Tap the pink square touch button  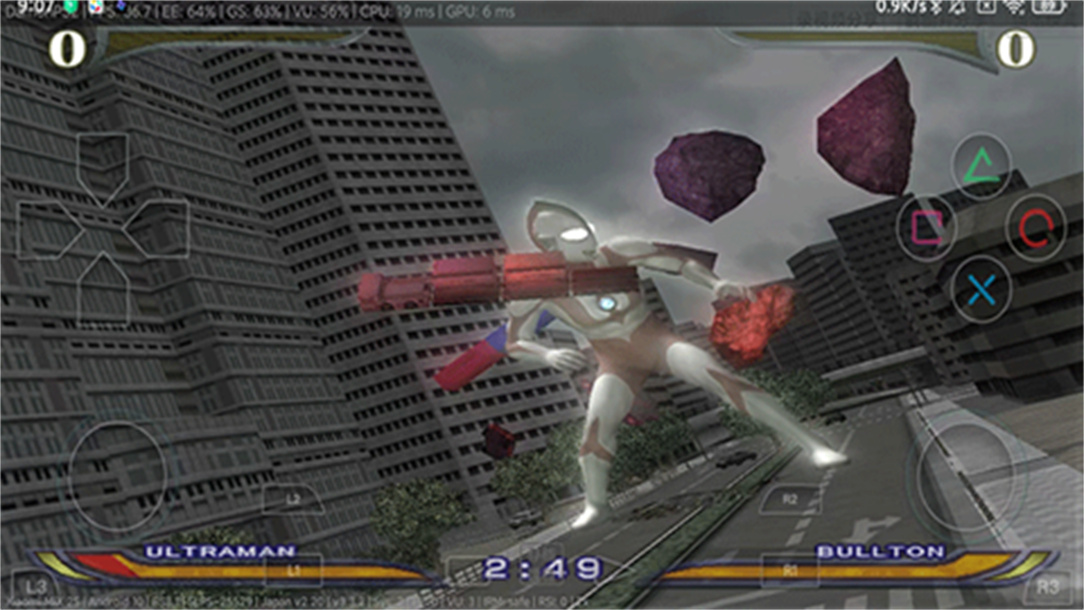coord(926,228)
